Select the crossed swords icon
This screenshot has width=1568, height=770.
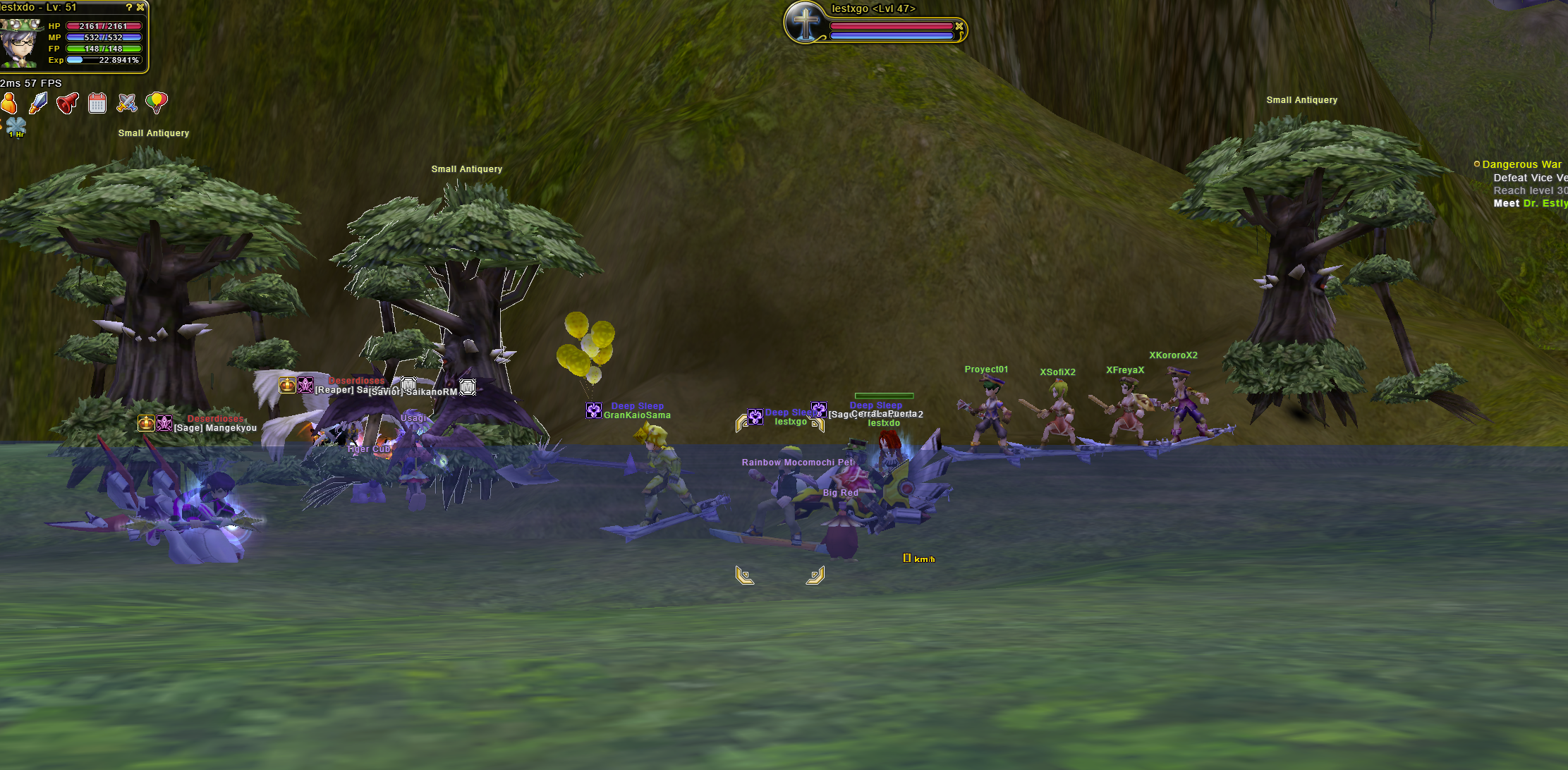[x=127, y=104]
